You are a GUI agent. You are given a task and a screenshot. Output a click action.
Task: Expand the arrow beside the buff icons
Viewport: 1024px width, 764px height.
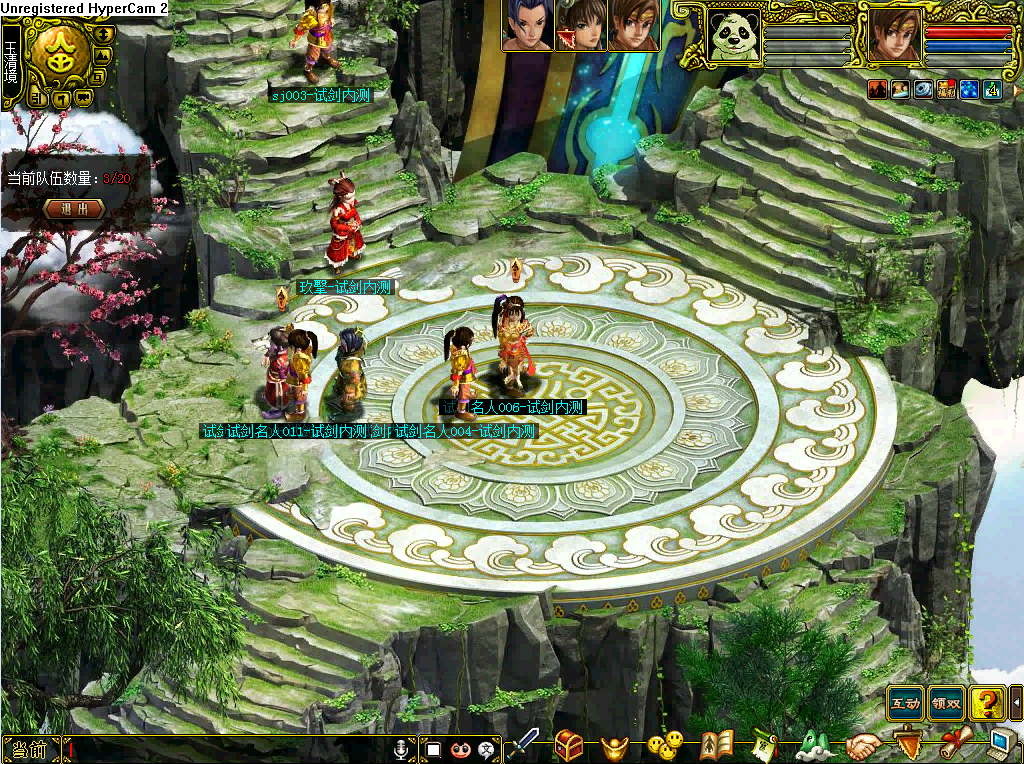tap(1017, 89)
